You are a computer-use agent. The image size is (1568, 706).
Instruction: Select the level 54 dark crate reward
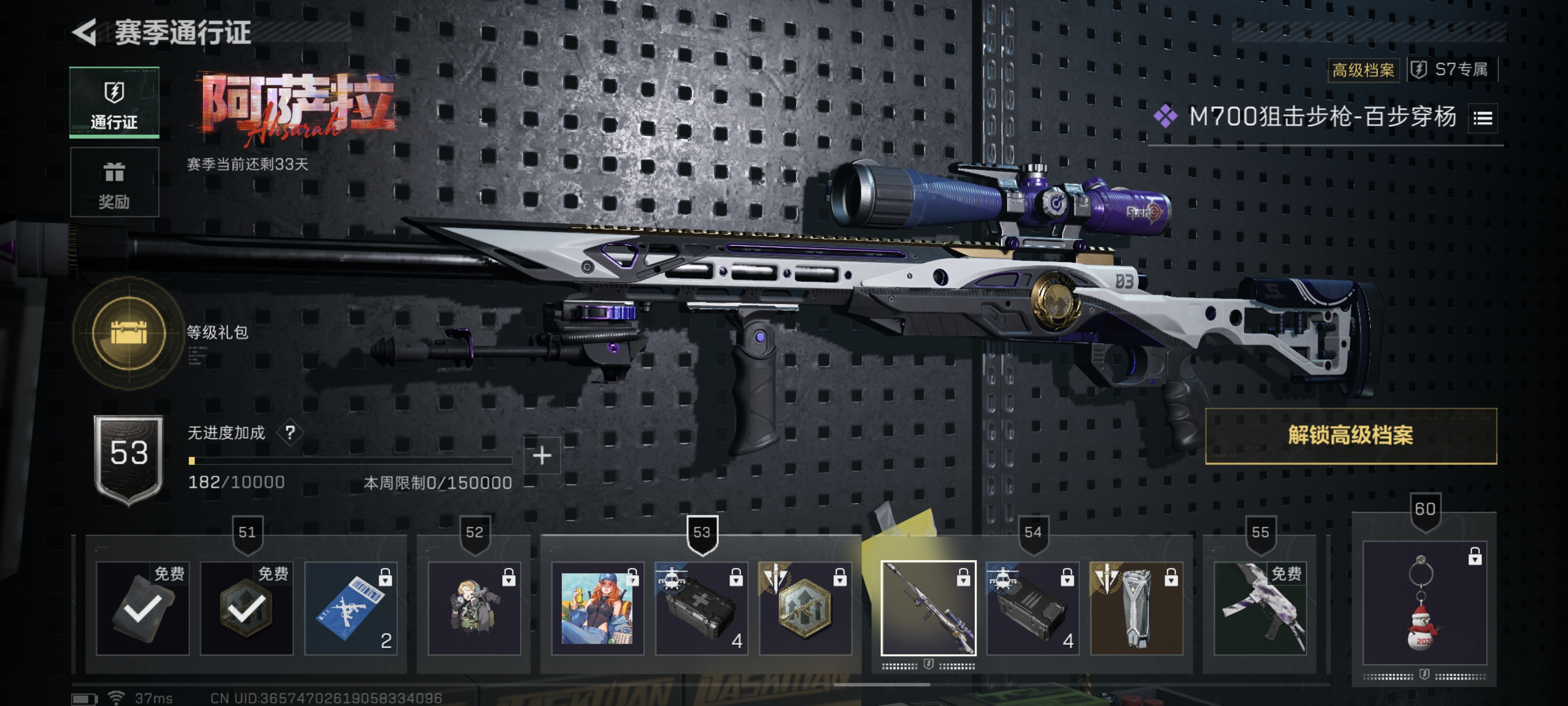pyautogui.click(x=1032, y=608)
